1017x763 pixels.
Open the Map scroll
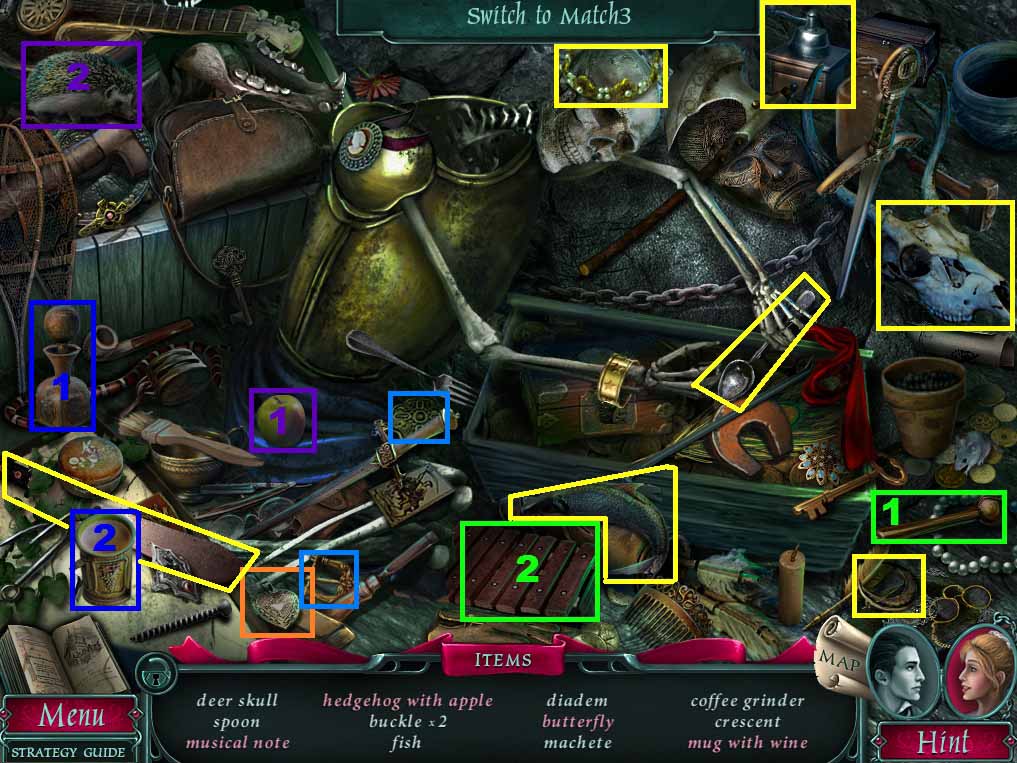coord(838,660)
